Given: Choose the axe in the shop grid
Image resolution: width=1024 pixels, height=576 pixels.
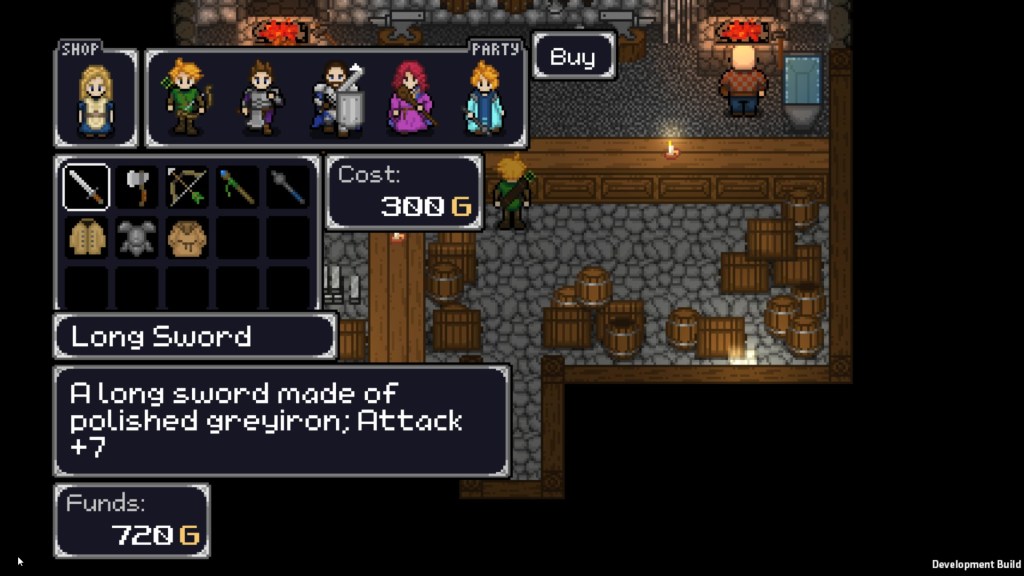Looking at the screenshot, I should 137,187.
